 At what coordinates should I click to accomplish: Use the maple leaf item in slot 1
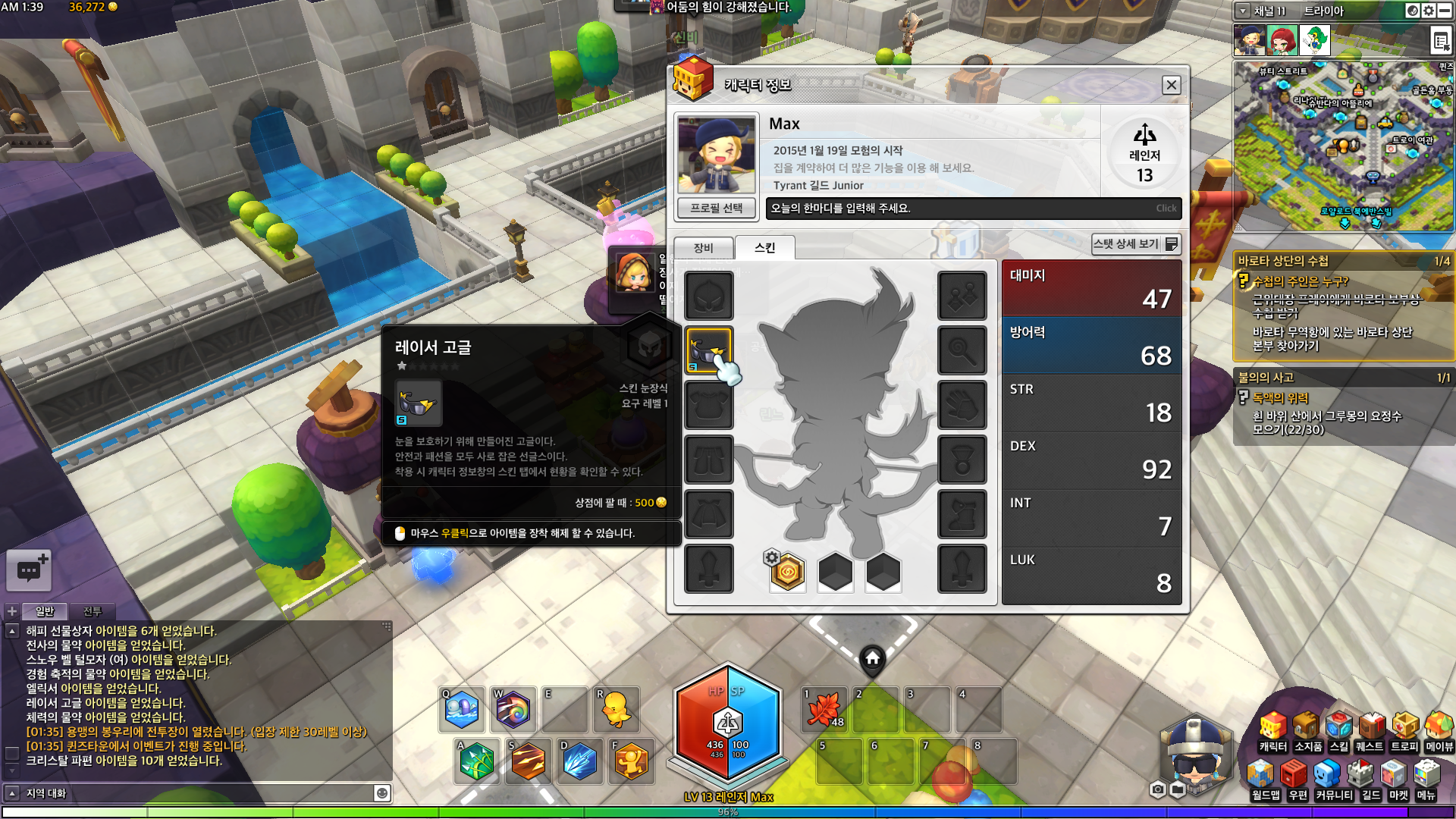point(824,710)
